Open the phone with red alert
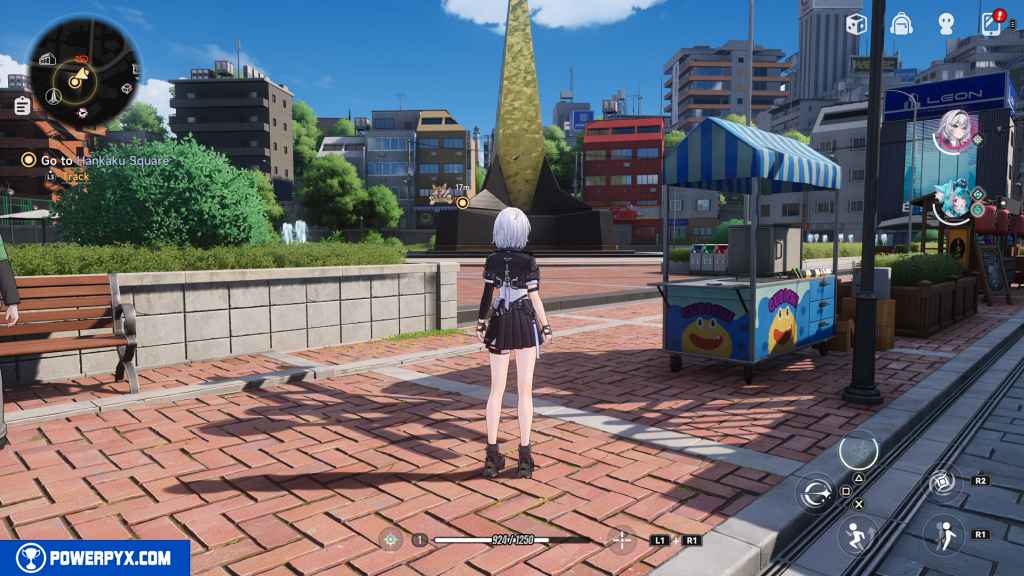 coord(992,23)
